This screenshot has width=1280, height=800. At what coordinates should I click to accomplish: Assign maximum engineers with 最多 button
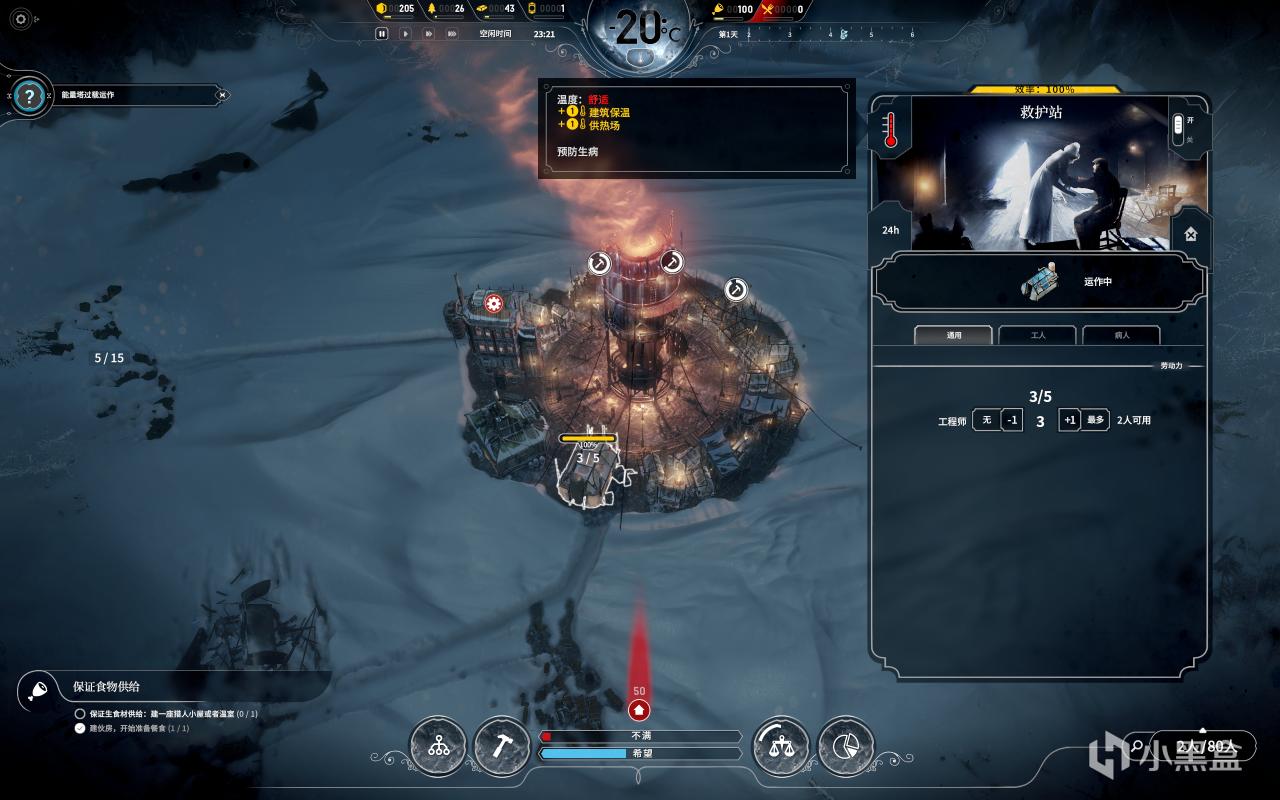point(1095,420)
